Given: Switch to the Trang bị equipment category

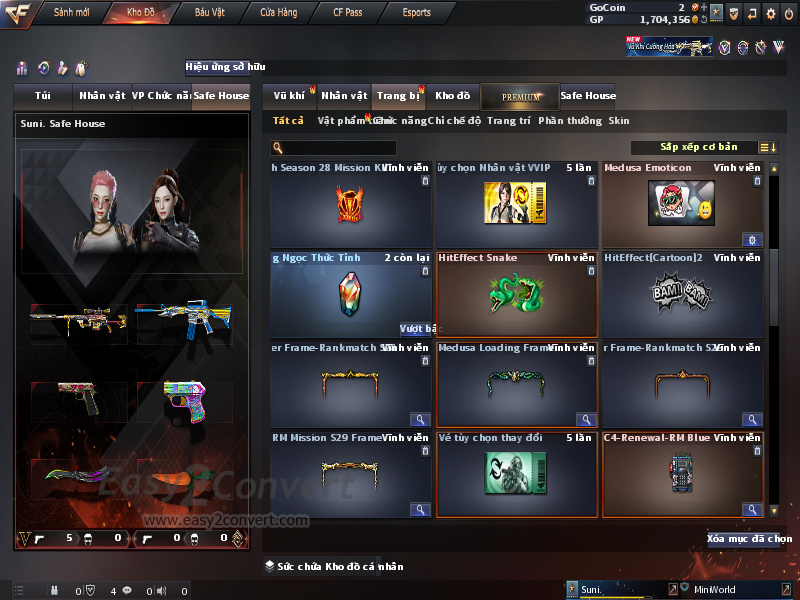Looking at the screenshot, I should (x=398, y=96).
